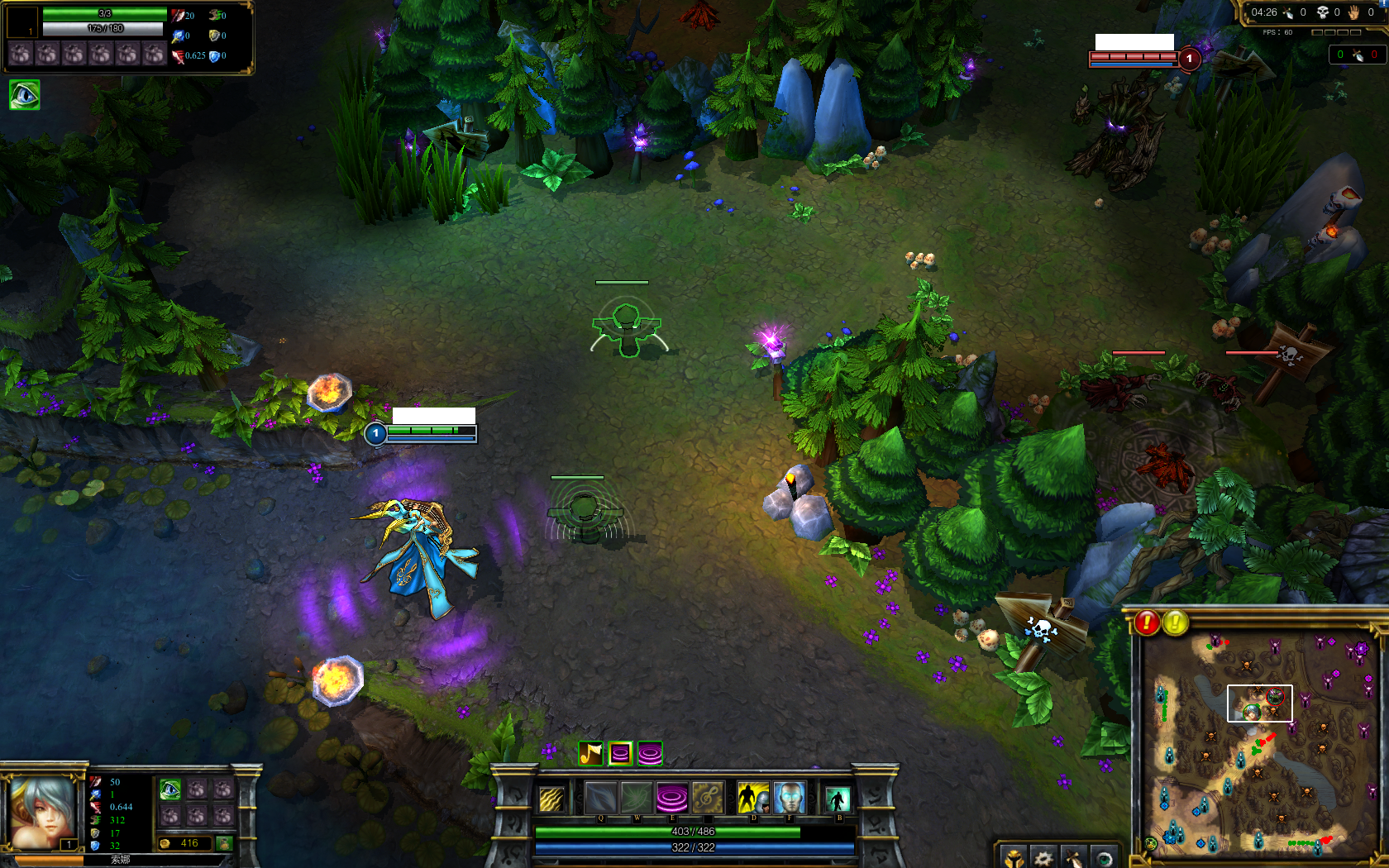Open the gear settings menu
Screen dimensions: 1389x868
click(1043, 858)
